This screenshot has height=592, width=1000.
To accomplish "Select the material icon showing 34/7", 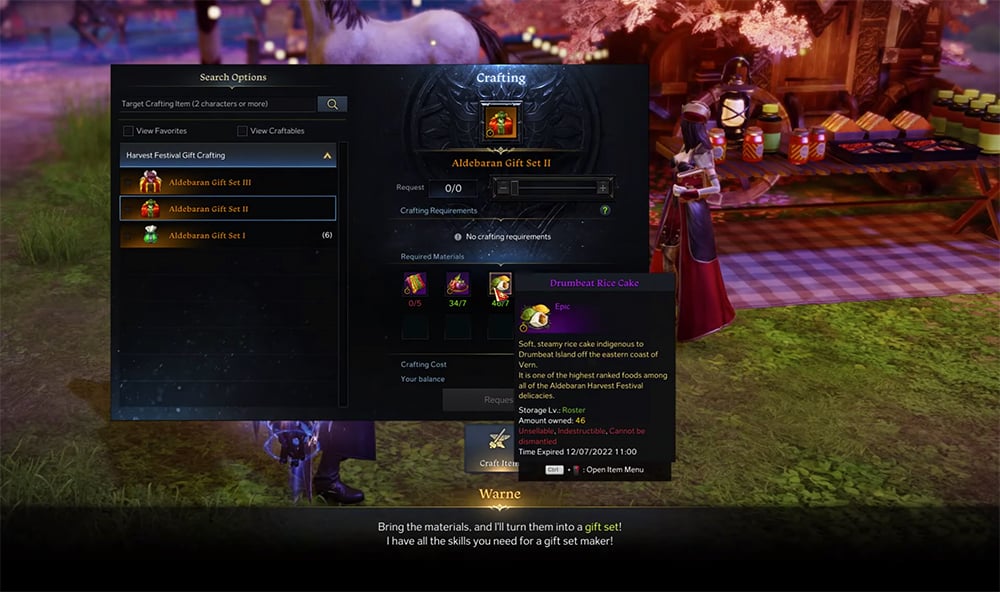I will [457, 284].
